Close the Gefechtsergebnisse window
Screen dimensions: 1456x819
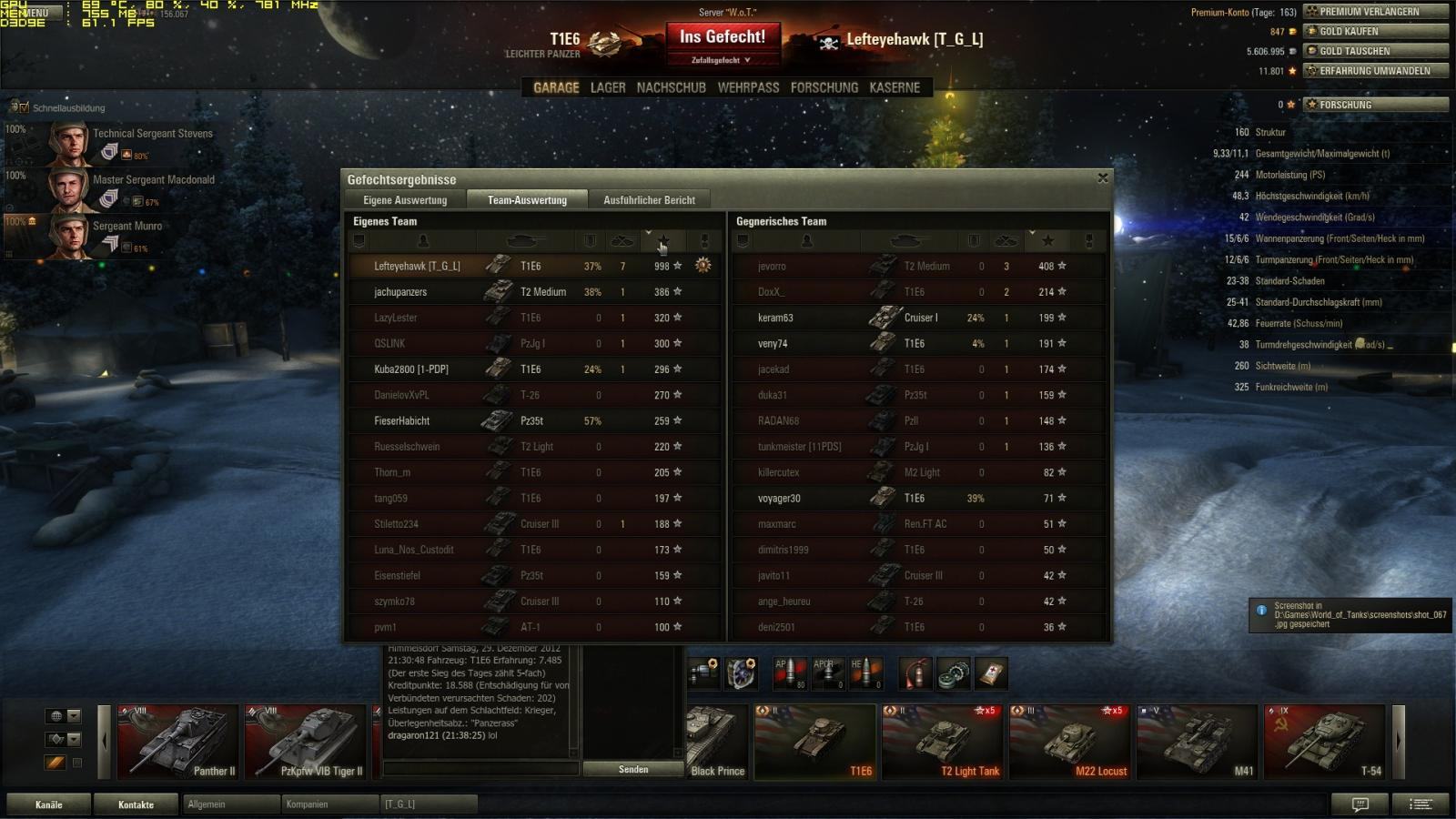tap(1103, 178)
